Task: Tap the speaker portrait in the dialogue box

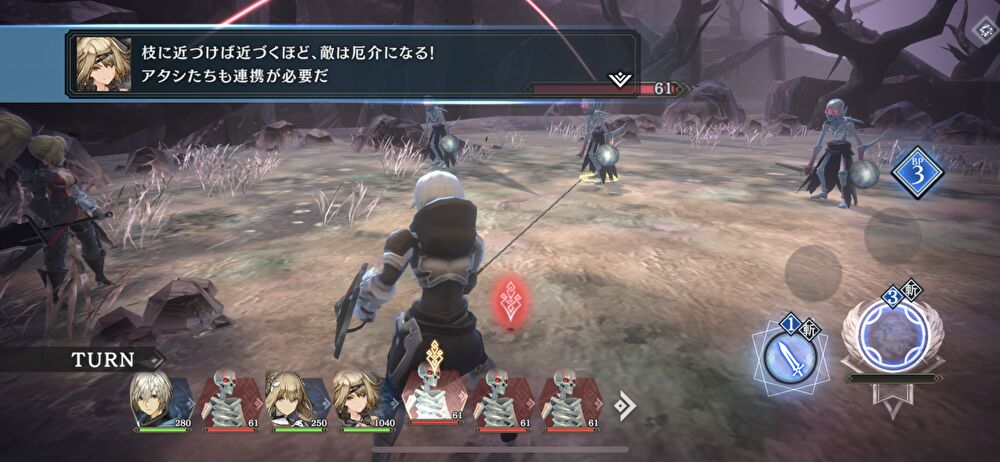Action: pyautogui.click(x=99, y=65)
